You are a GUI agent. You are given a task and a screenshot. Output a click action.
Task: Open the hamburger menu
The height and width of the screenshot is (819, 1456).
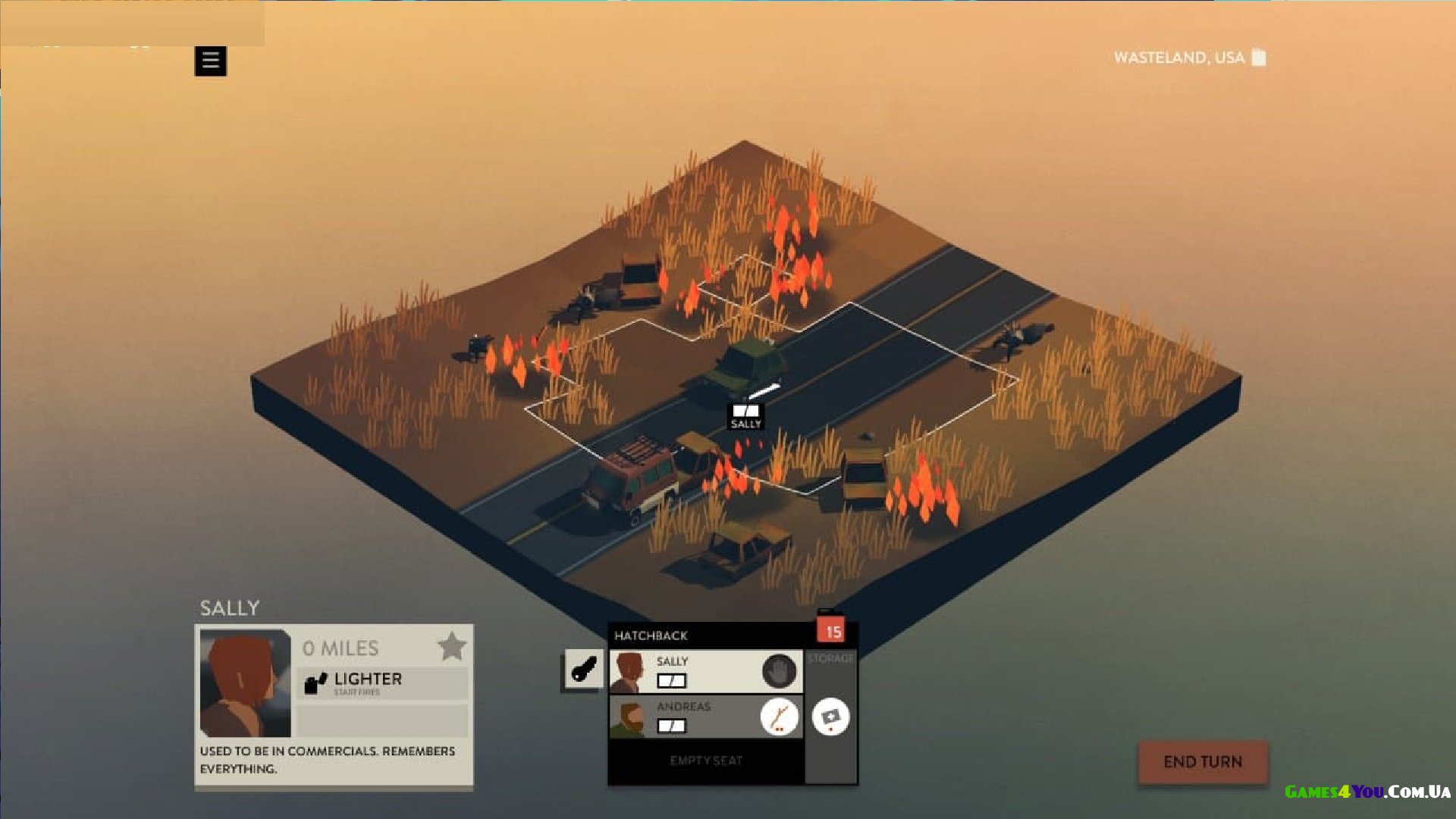coord(210,61)
